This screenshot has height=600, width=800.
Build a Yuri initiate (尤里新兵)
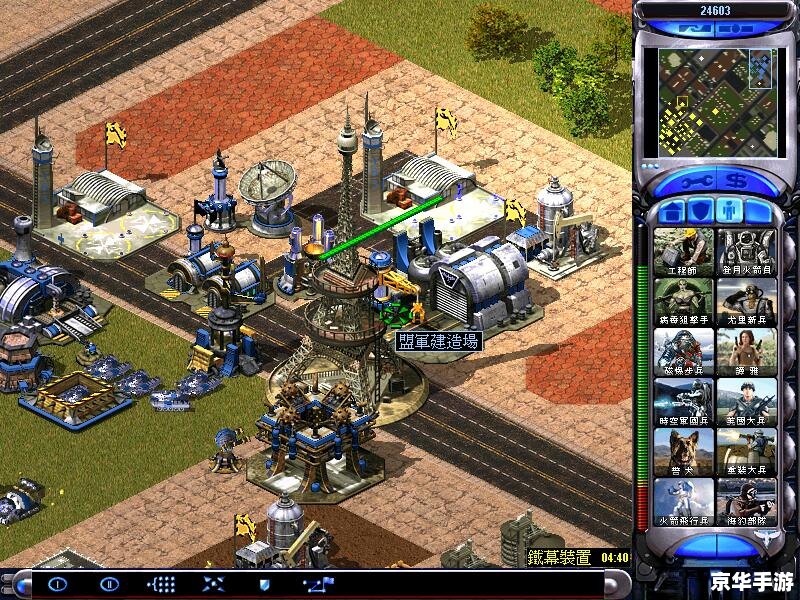coord(746,301)
